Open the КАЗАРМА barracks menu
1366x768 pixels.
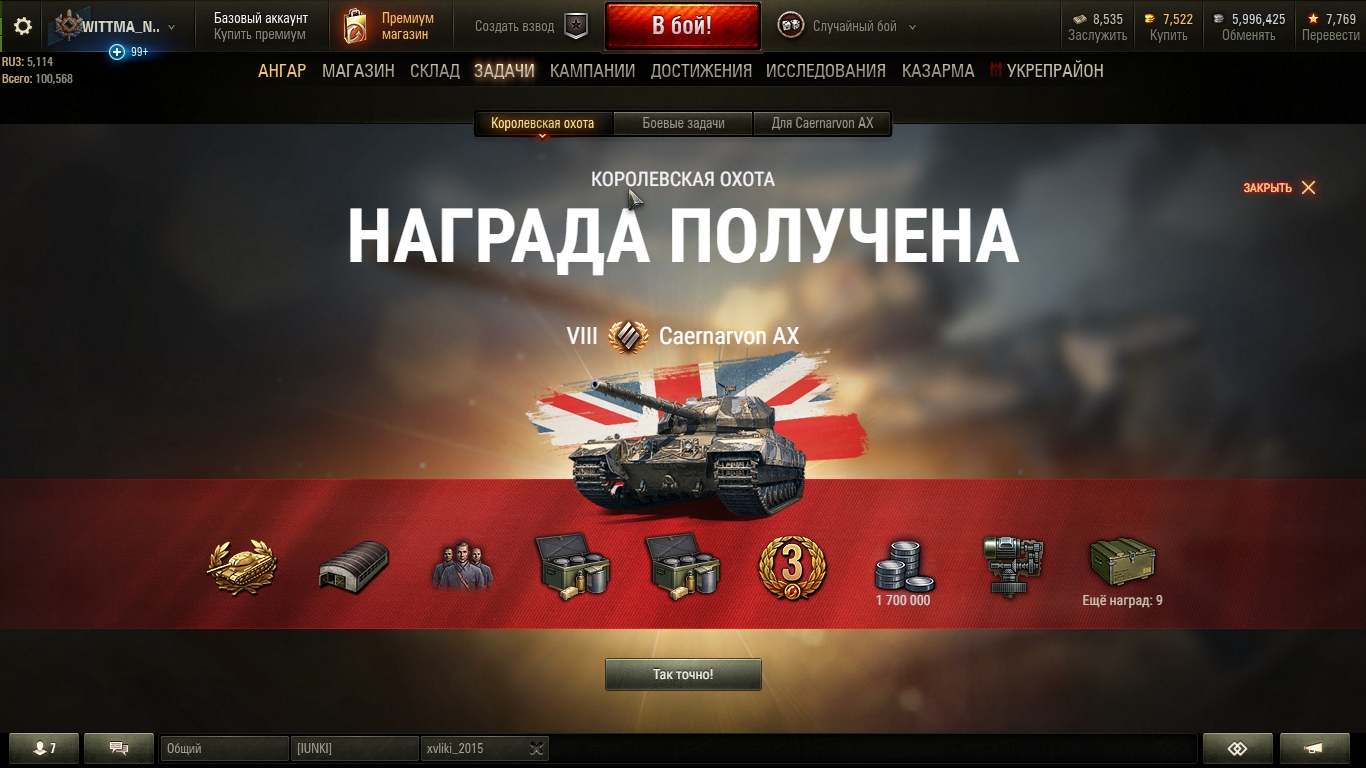tap(938, 71)
